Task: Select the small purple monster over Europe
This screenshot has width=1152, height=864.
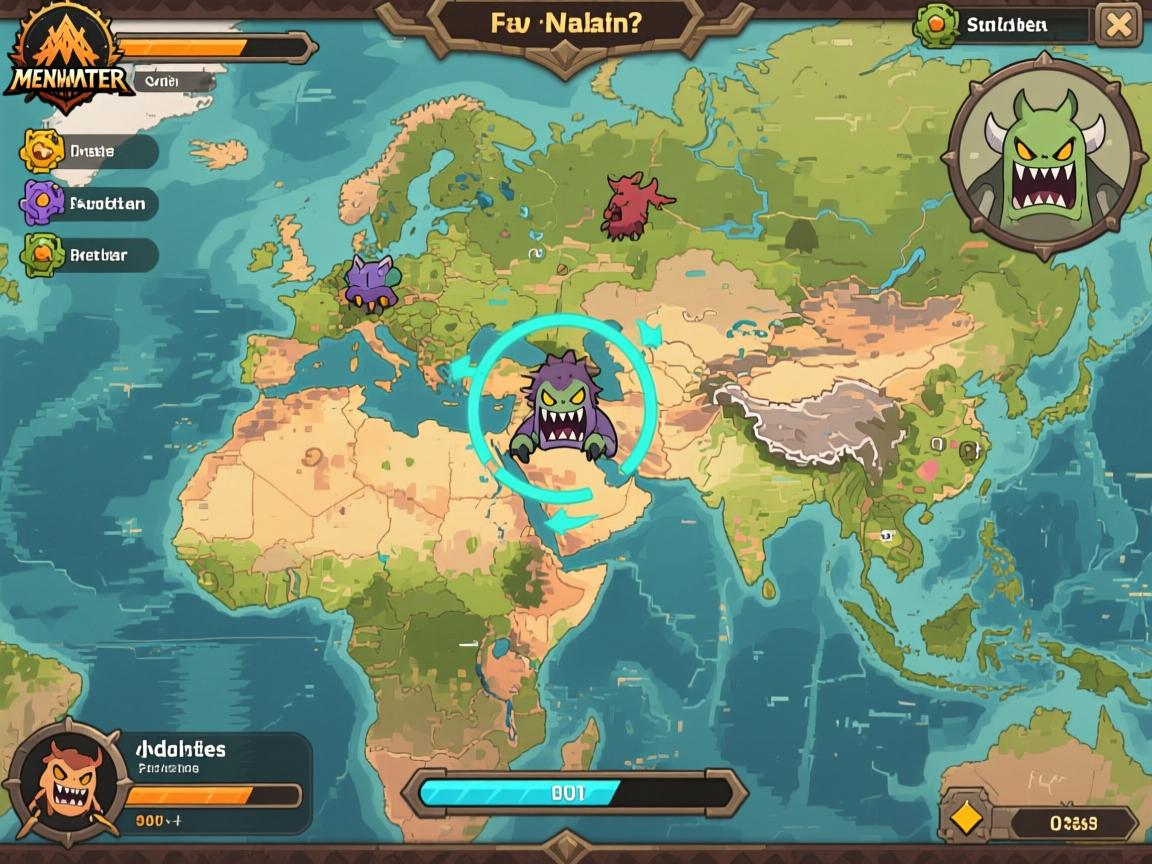Action: pos(370,281)
